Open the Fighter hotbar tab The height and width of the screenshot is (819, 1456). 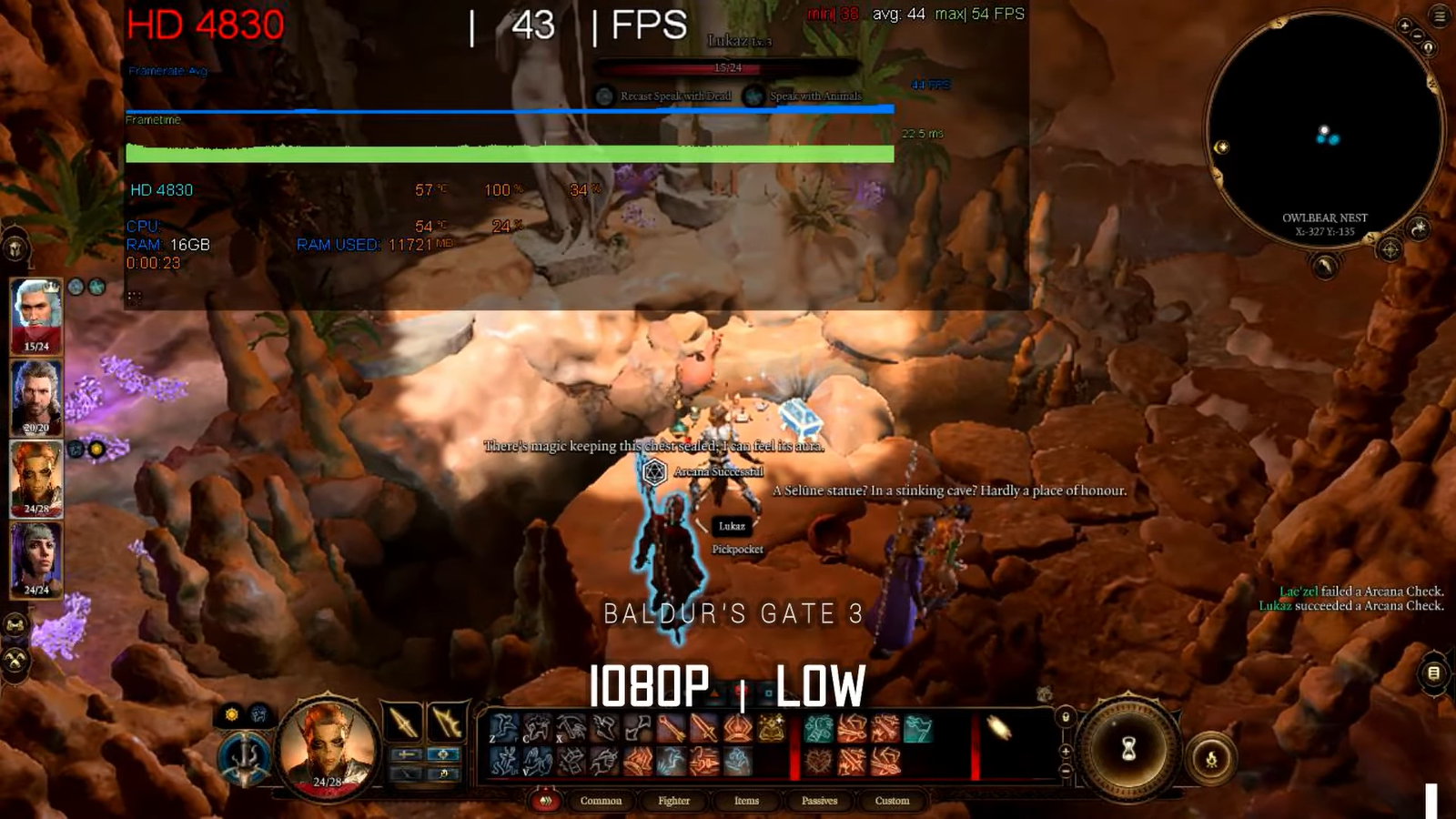click(x=673, y=801)
